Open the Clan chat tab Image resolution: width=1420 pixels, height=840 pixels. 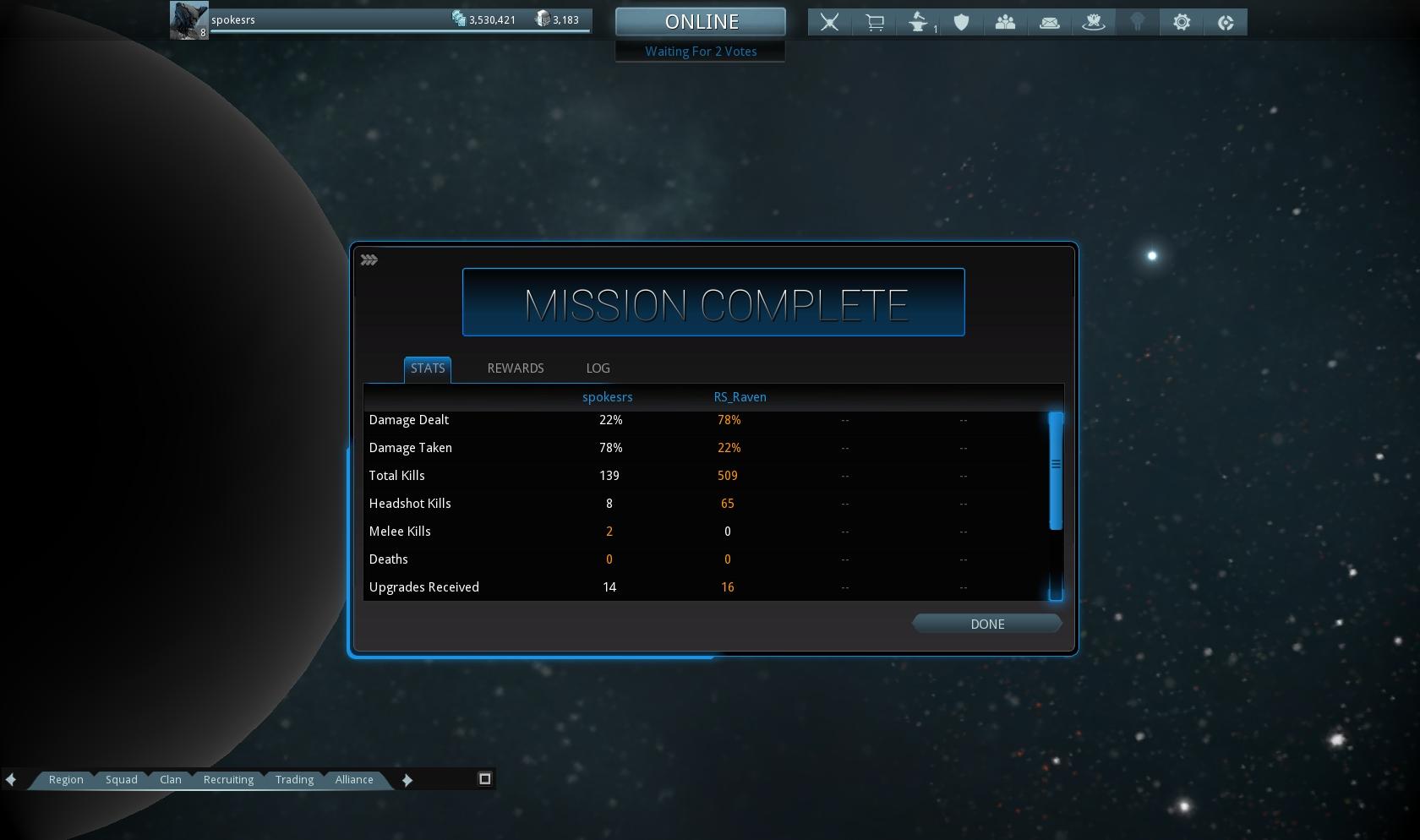coord(170,780)
